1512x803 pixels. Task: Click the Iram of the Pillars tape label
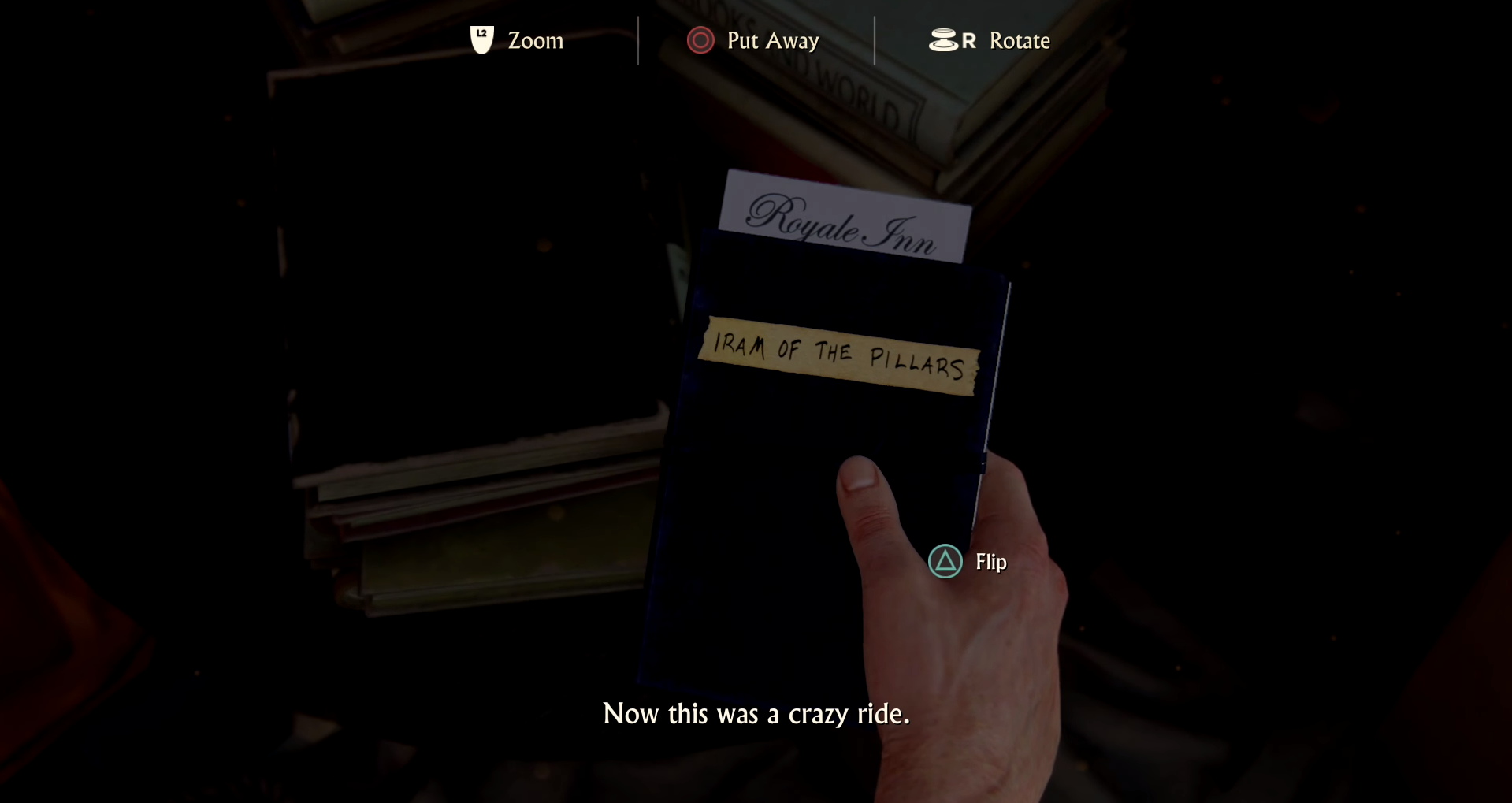pyautogui.click(x=838, y=355)
